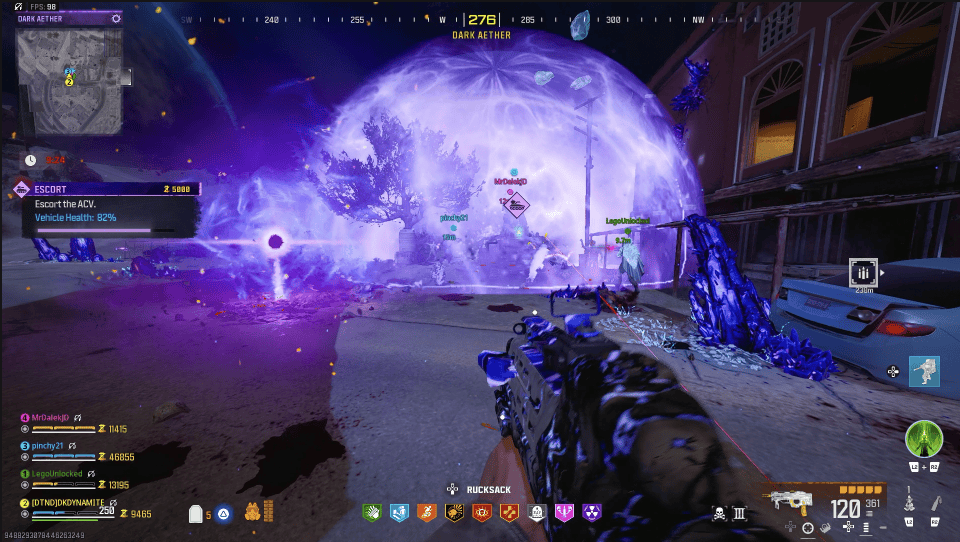Click the Dark Aether location label
This screenshot has height=542, width=960.
point(481,35)
